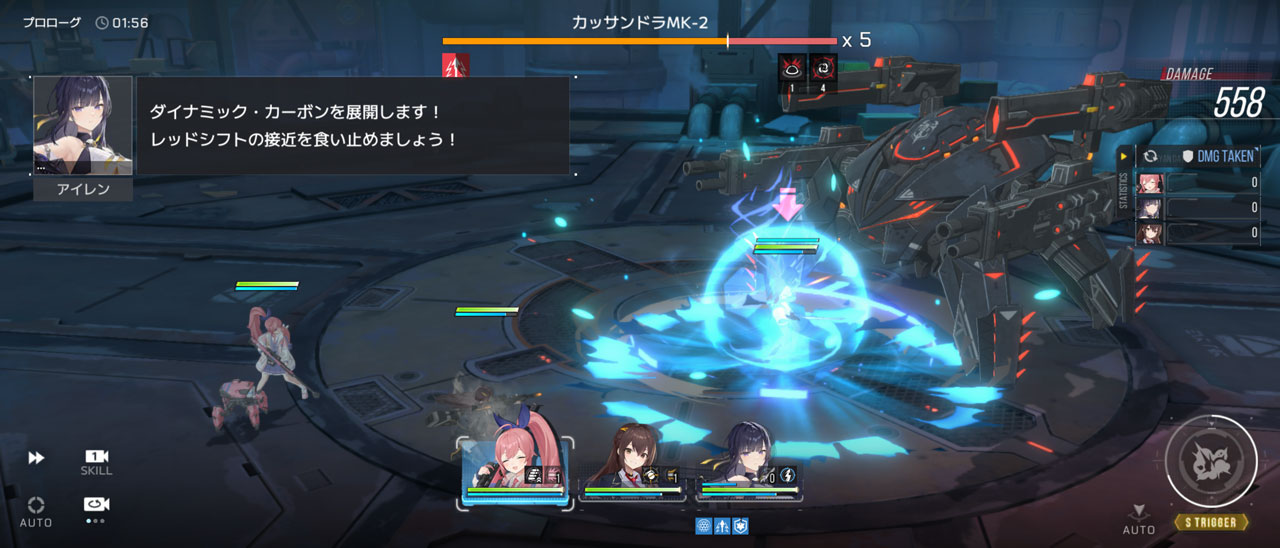Select the pink-haired character portrait card
Screen dimensions: 1280x548
pyautogui.click(x=515, y=470)
